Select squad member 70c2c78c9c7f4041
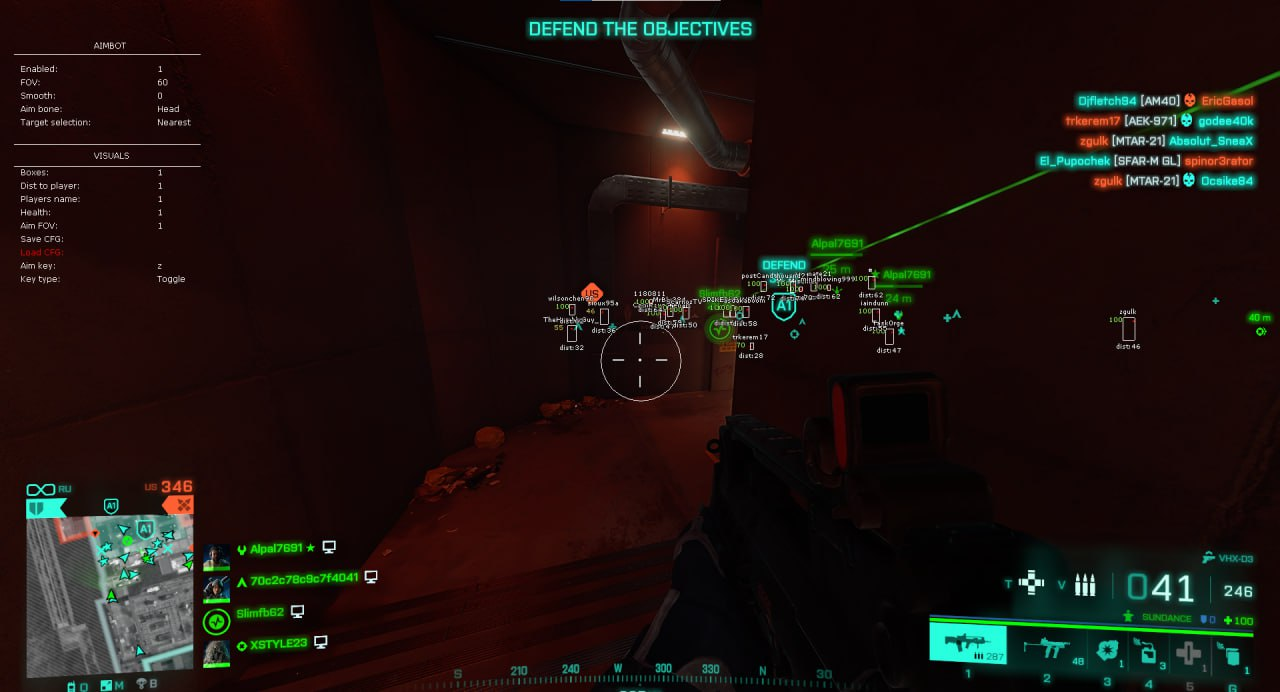This screenshot has height=692, width=1280. 303,577
